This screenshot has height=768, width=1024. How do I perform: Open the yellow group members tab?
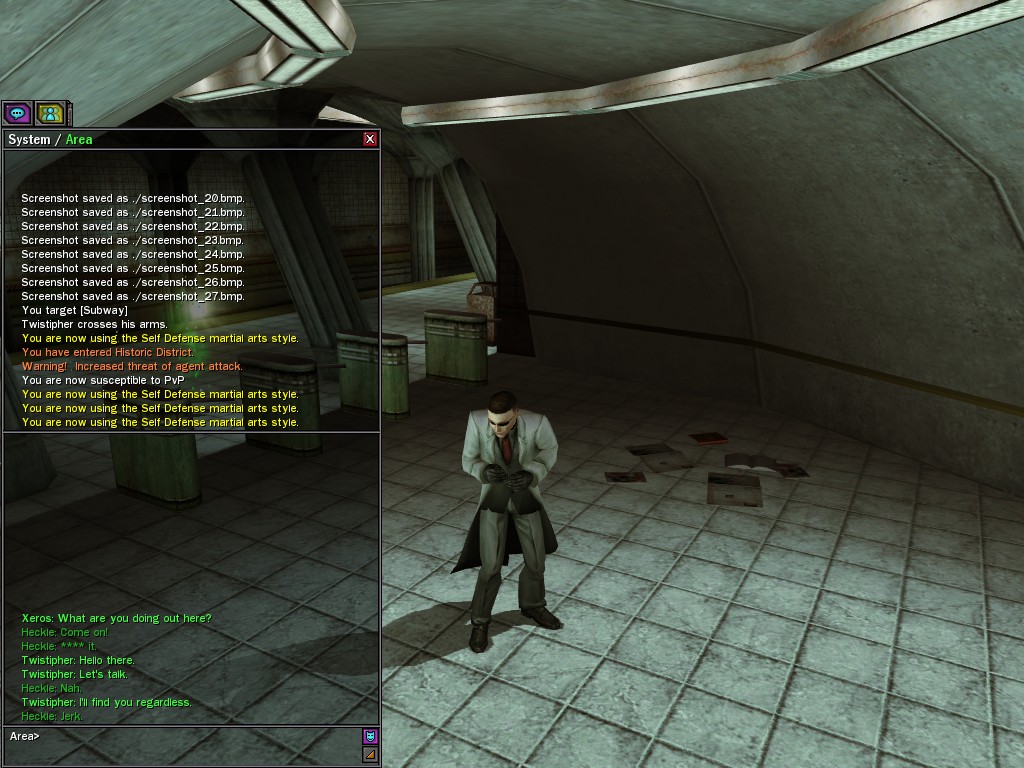[50, 113]
